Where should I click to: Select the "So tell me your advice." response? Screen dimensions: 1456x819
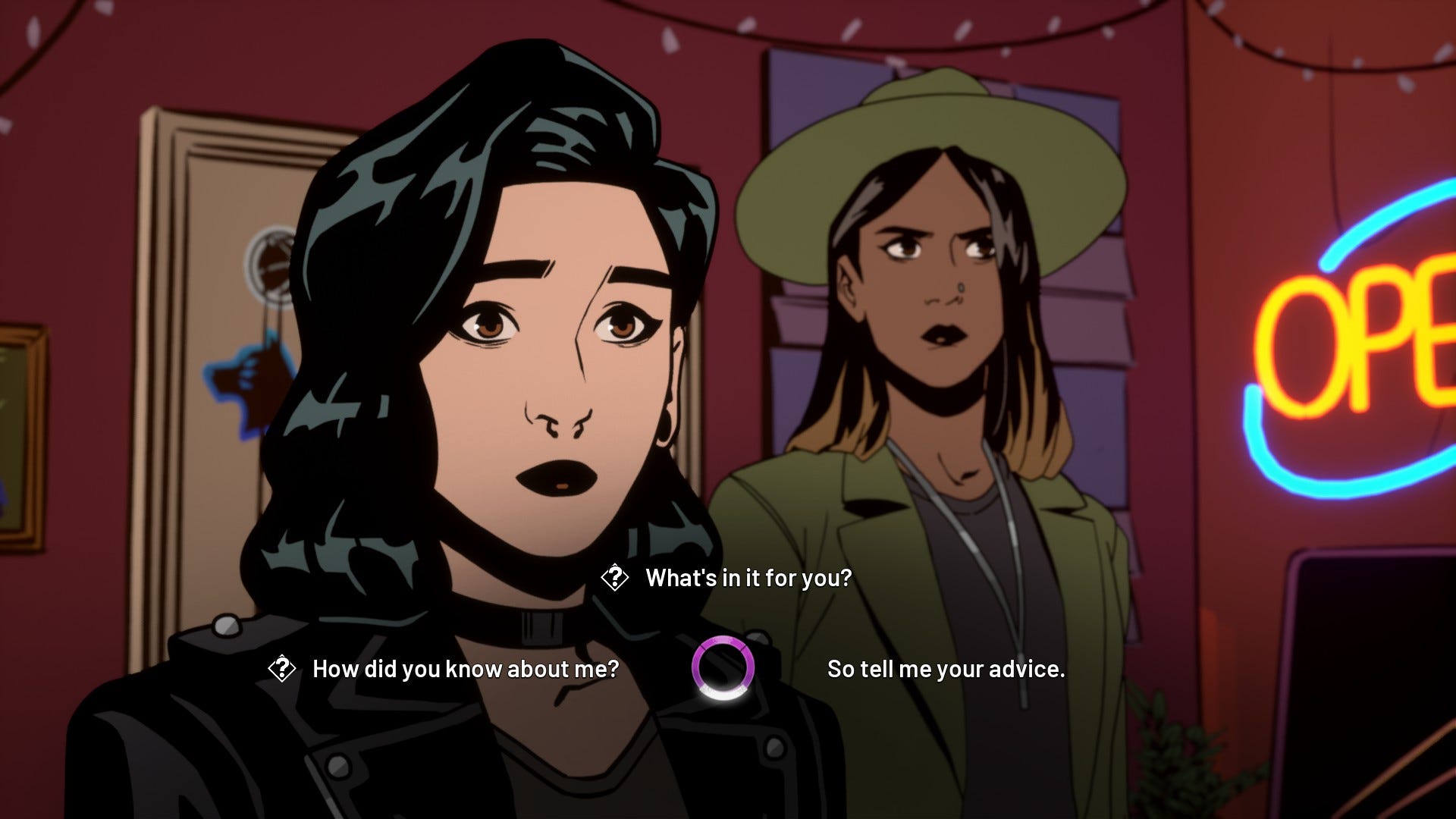tap(948, 670)
